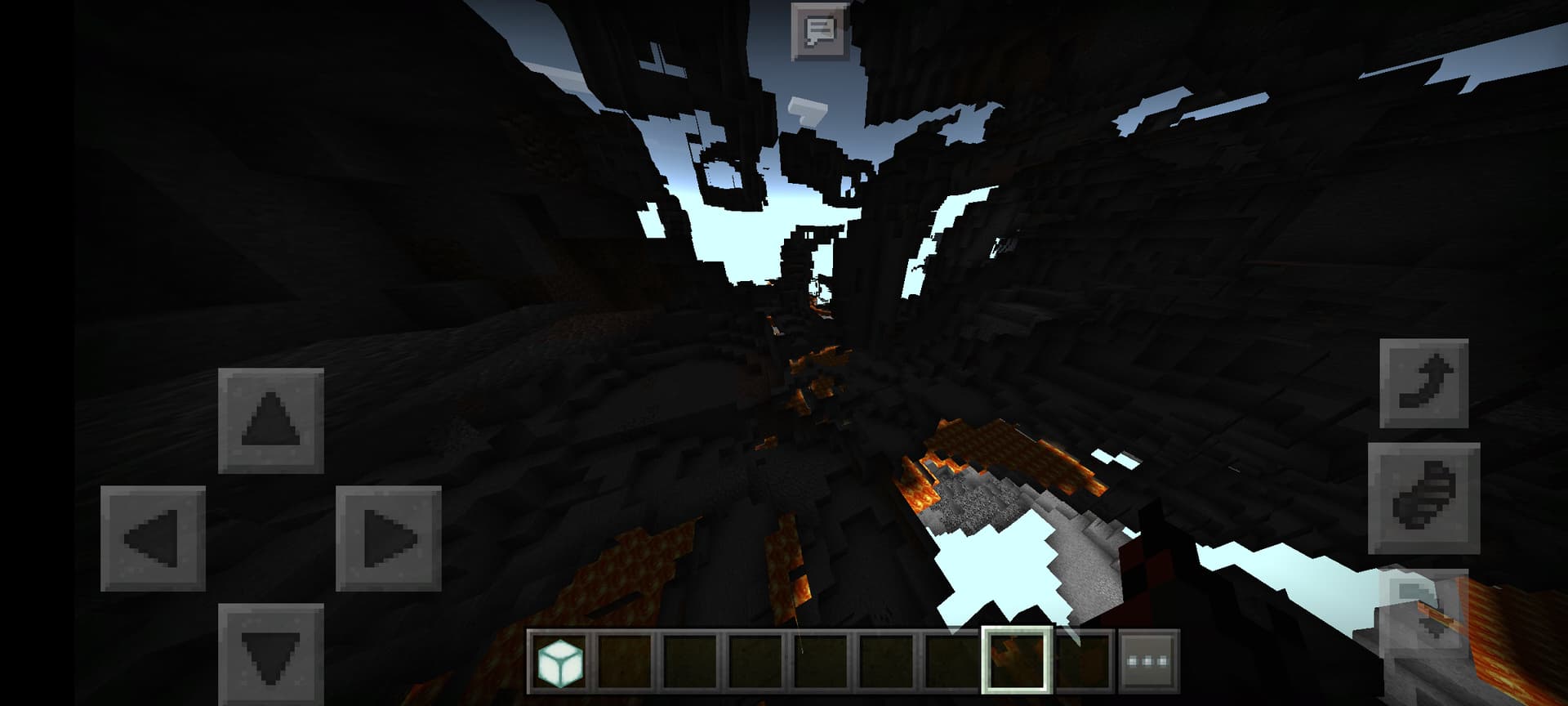Open the chat via the speech bubble button

(819, 32)
